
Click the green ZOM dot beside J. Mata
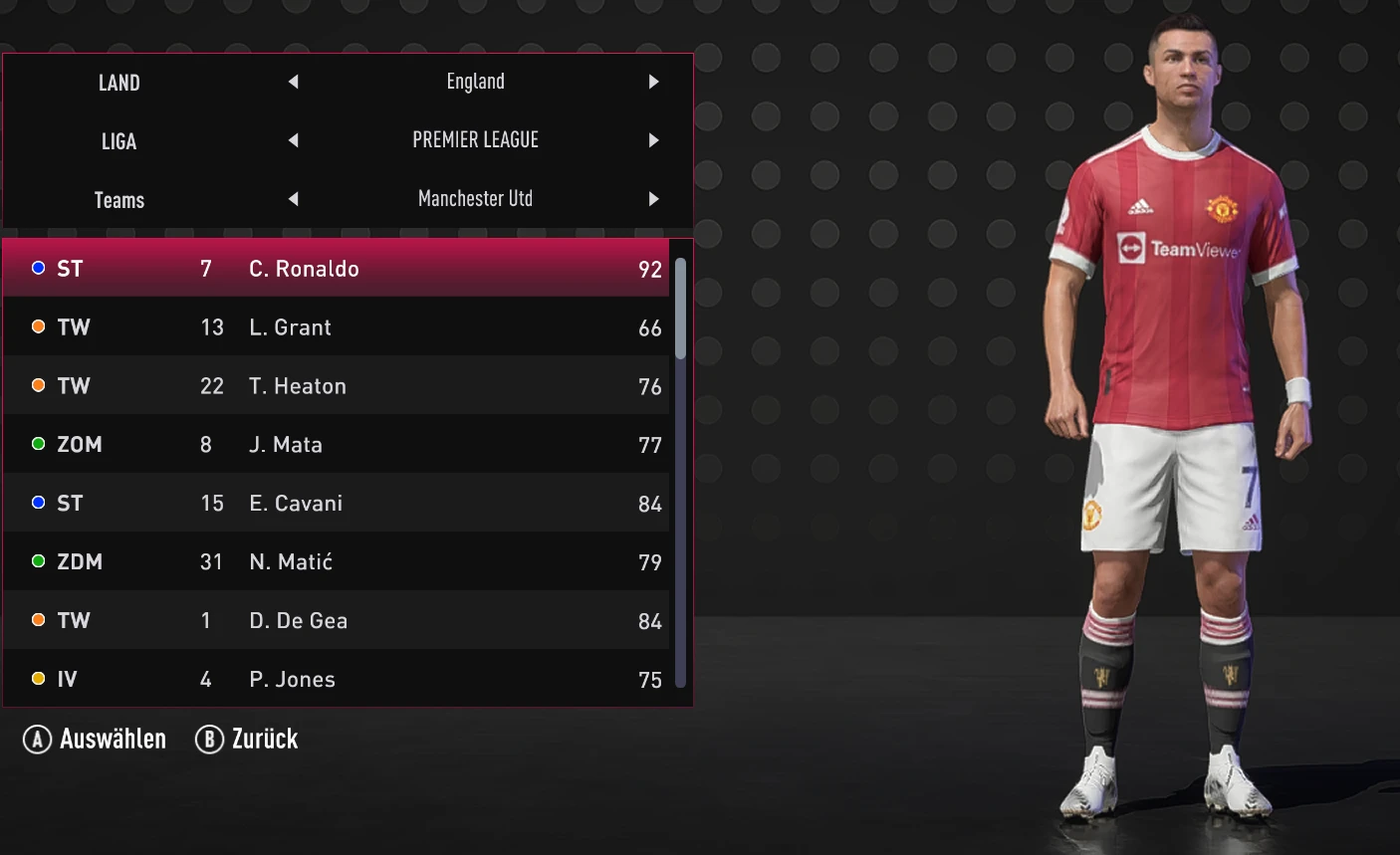[38, 444]
